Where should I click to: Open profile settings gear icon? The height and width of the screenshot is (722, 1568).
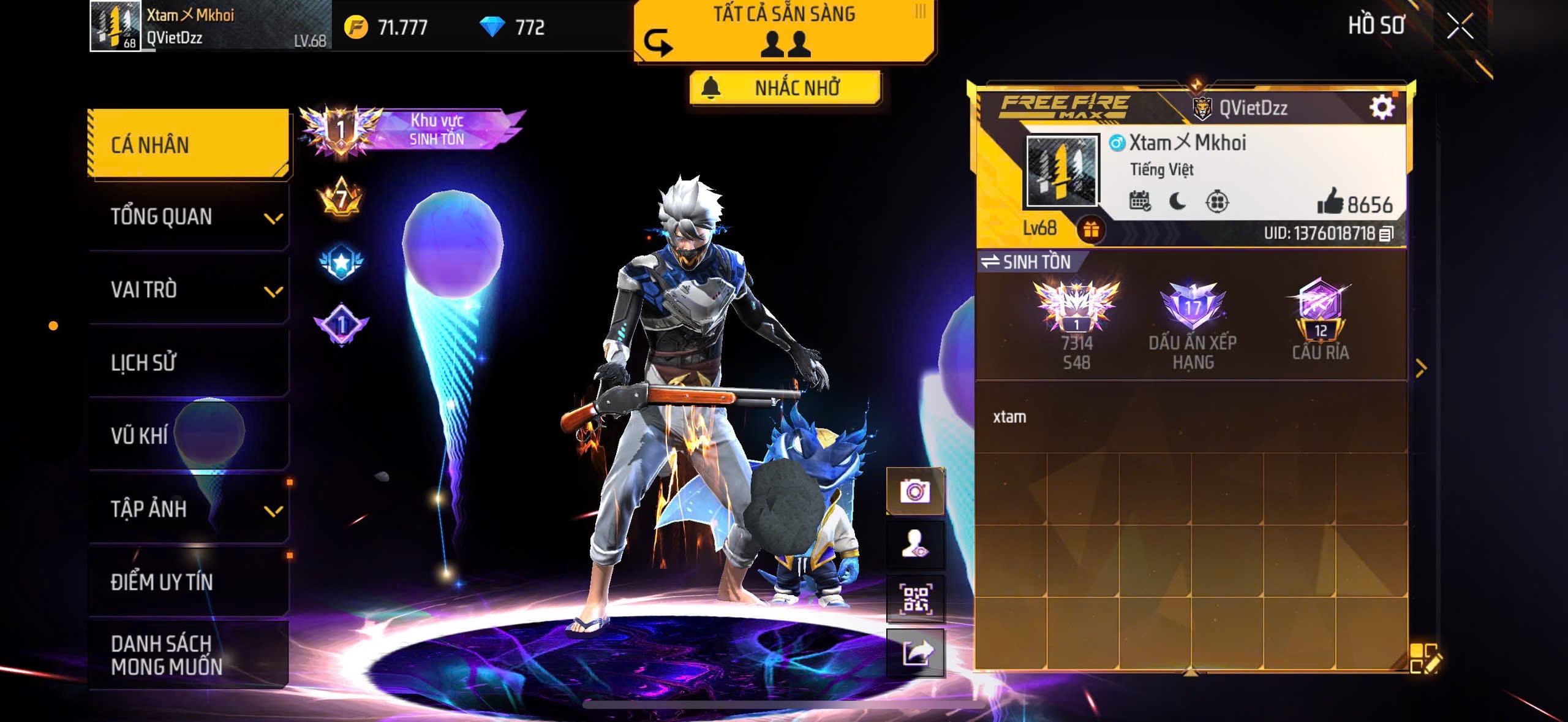tap(1382, 107)
